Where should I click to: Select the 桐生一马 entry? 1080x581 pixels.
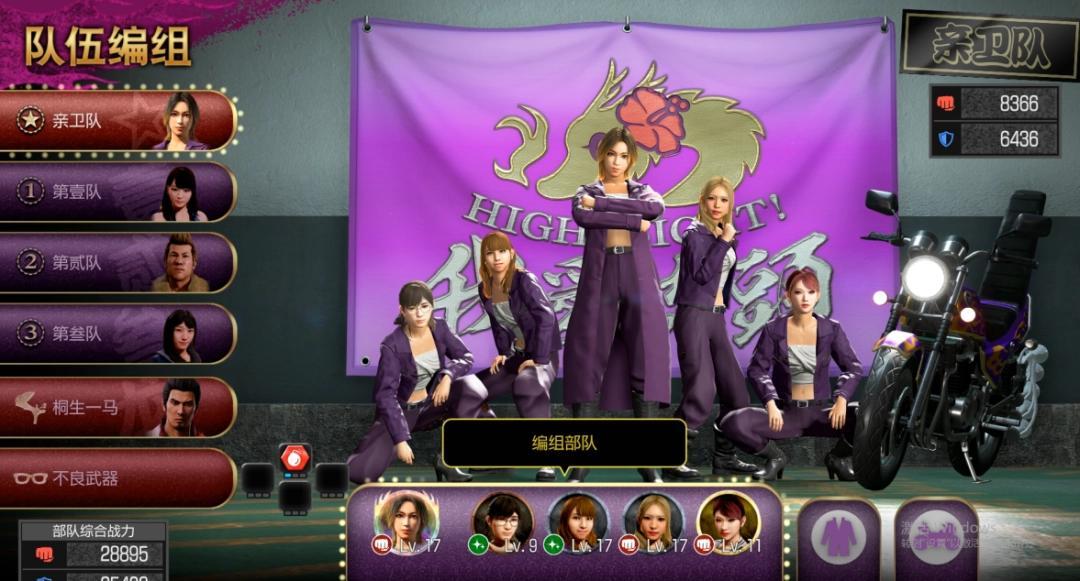coord(117,406)
